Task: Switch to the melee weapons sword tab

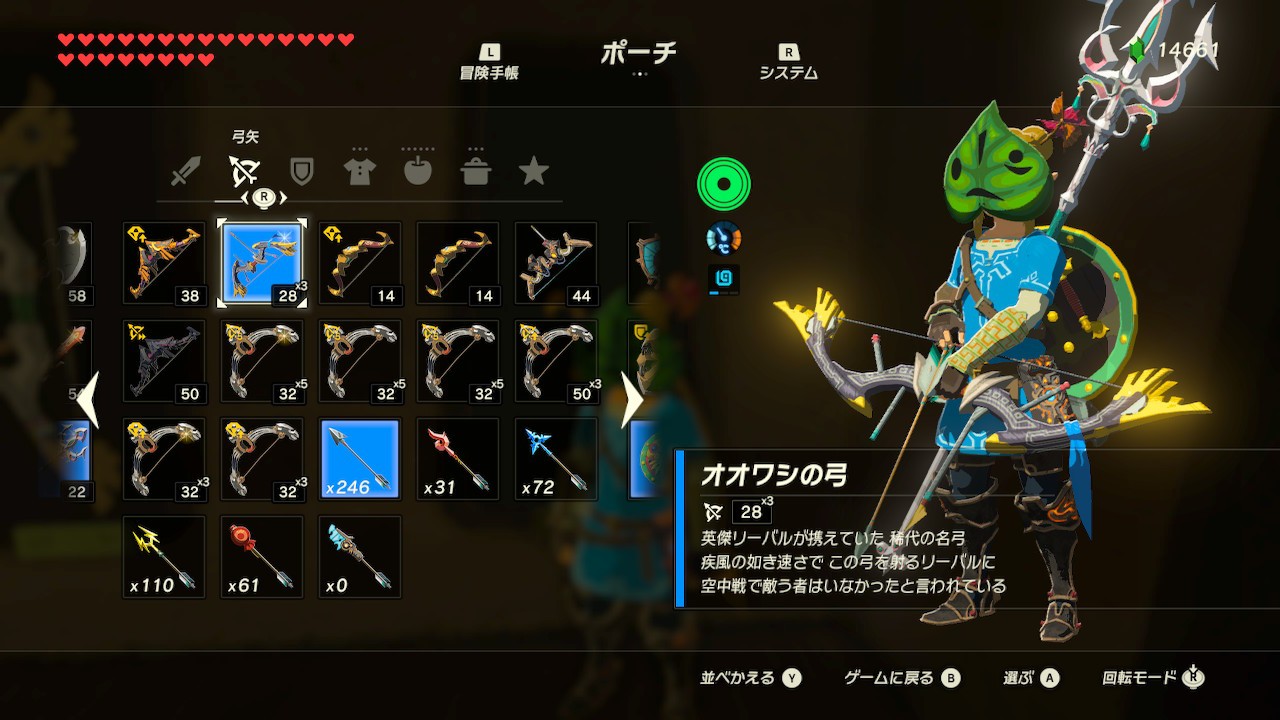Action: pos(186,171)
